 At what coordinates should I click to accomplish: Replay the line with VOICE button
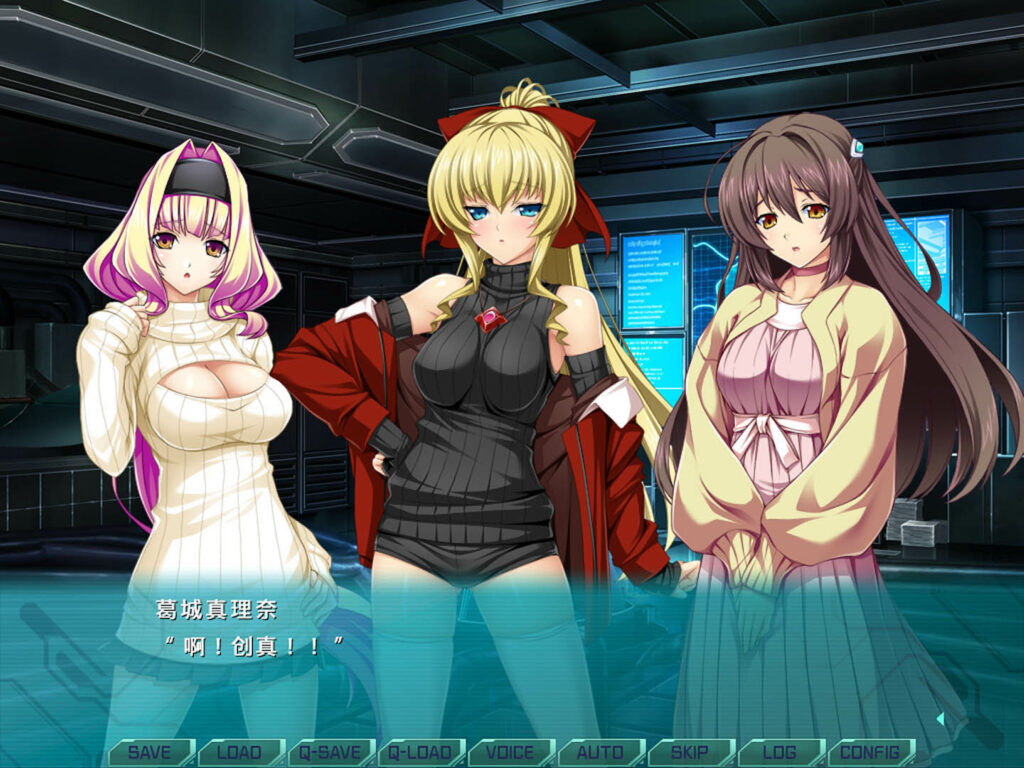[510, 752]
